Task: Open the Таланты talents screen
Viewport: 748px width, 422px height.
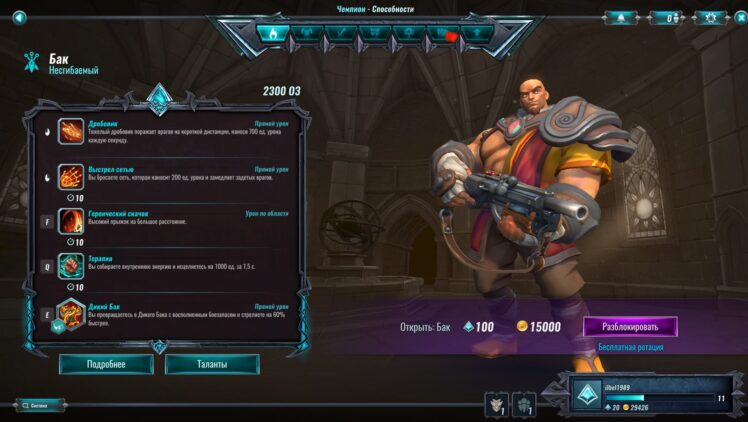Action: pyautogui.click(x=212, y=364)
